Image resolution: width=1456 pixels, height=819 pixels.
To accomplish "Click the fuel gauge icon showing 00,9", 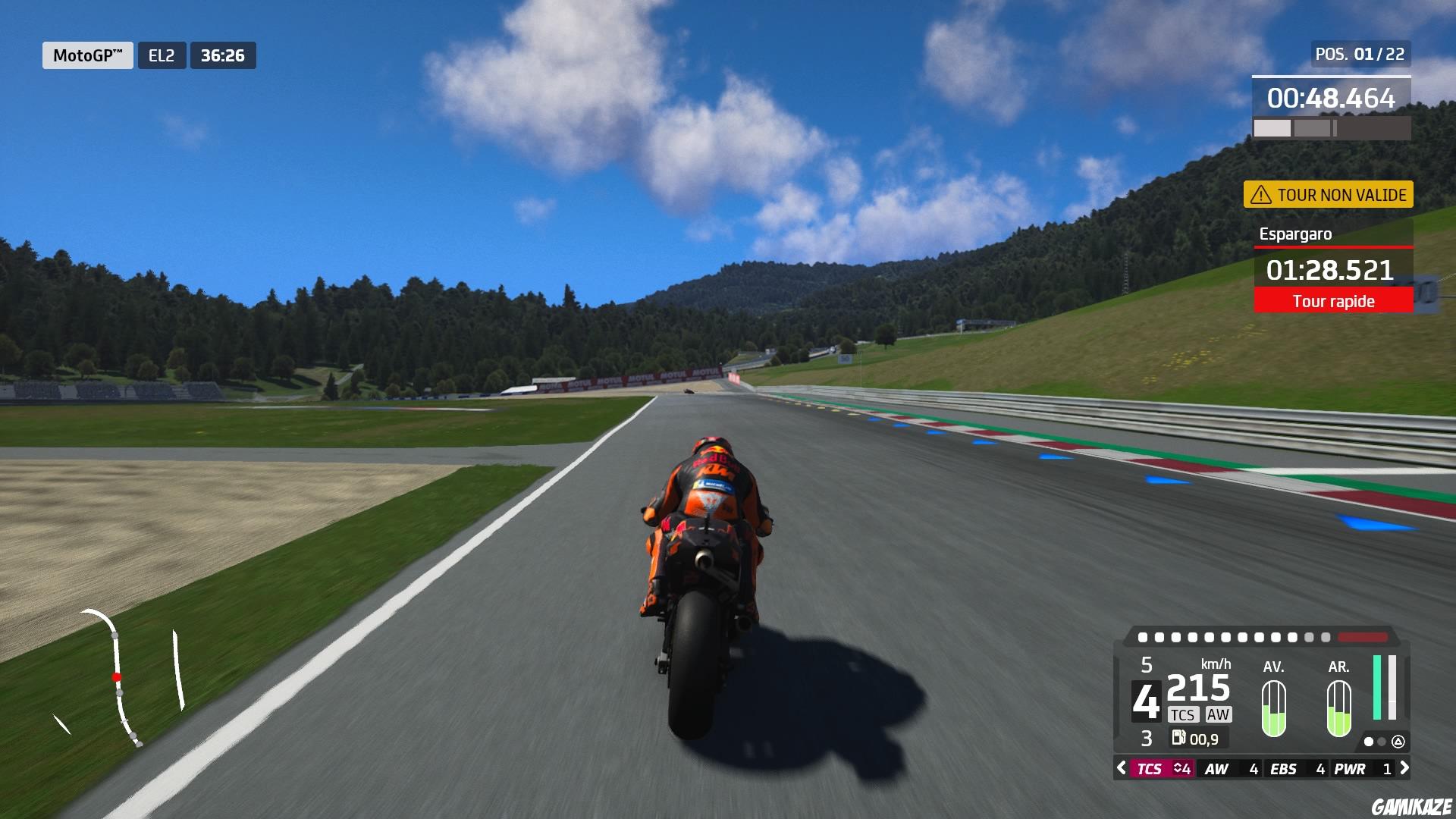I will (x=1180, y=736).
